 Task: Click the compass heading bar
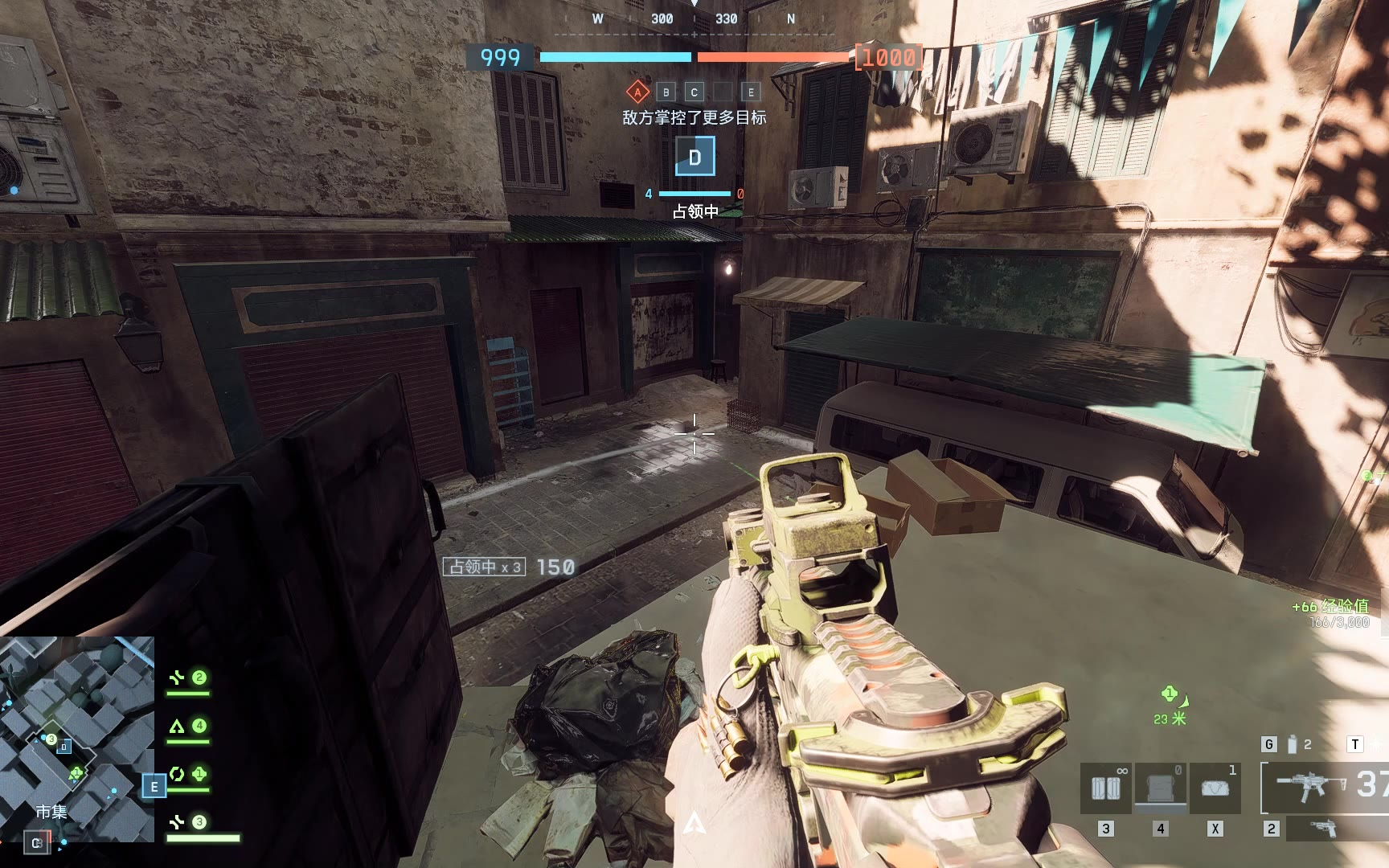click(694, 19)
